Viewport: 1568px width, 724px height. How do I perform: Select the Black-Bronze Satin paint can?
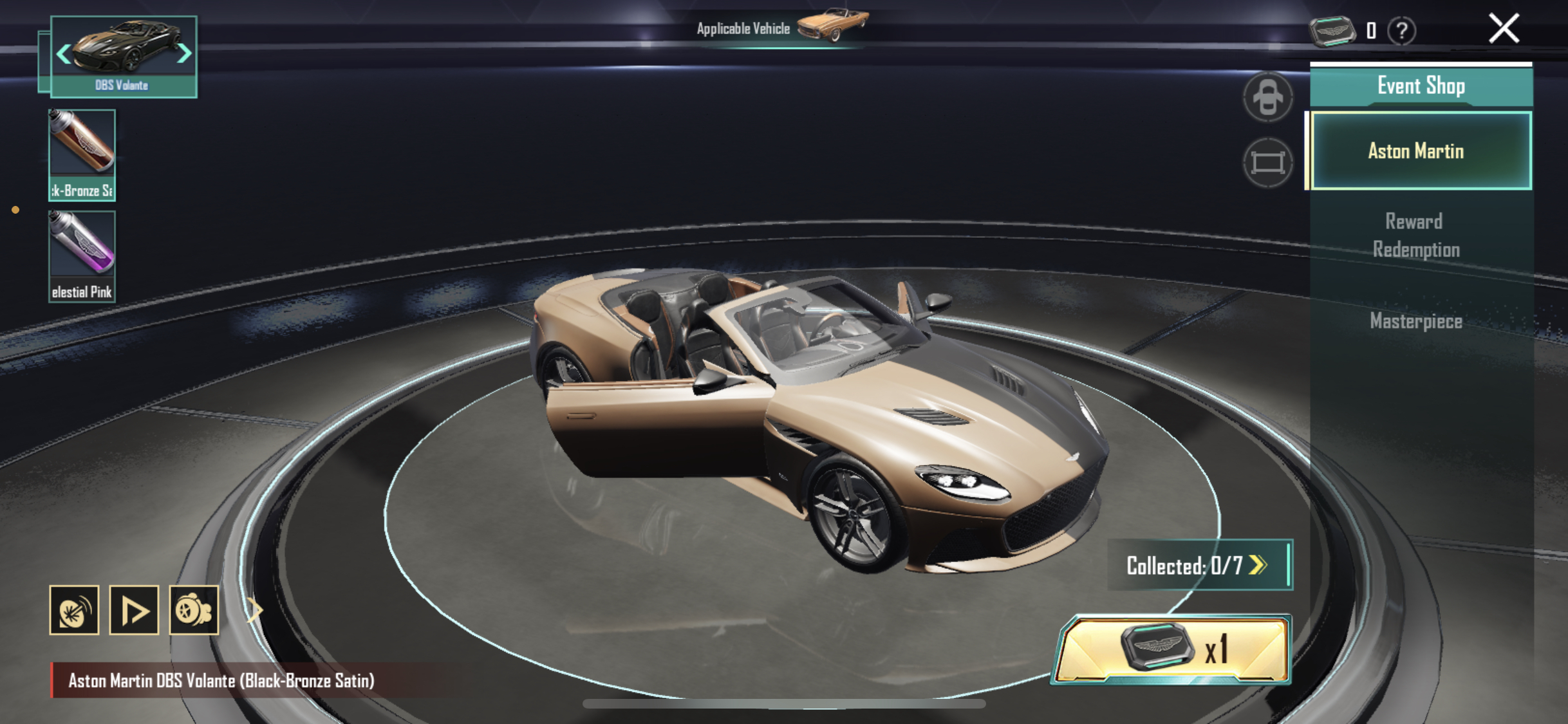tap(82, 154)
